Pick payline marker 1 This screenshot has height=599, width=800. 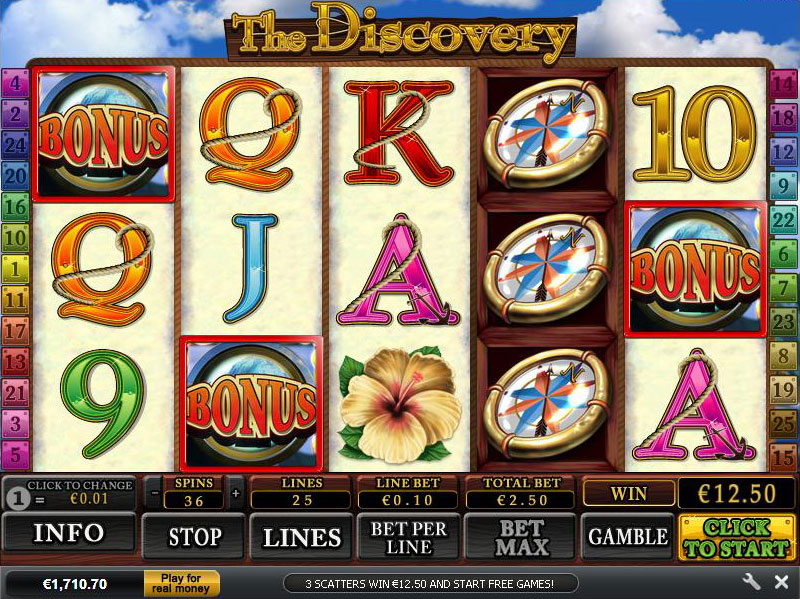pyautogui.click(x=15, y=269)
